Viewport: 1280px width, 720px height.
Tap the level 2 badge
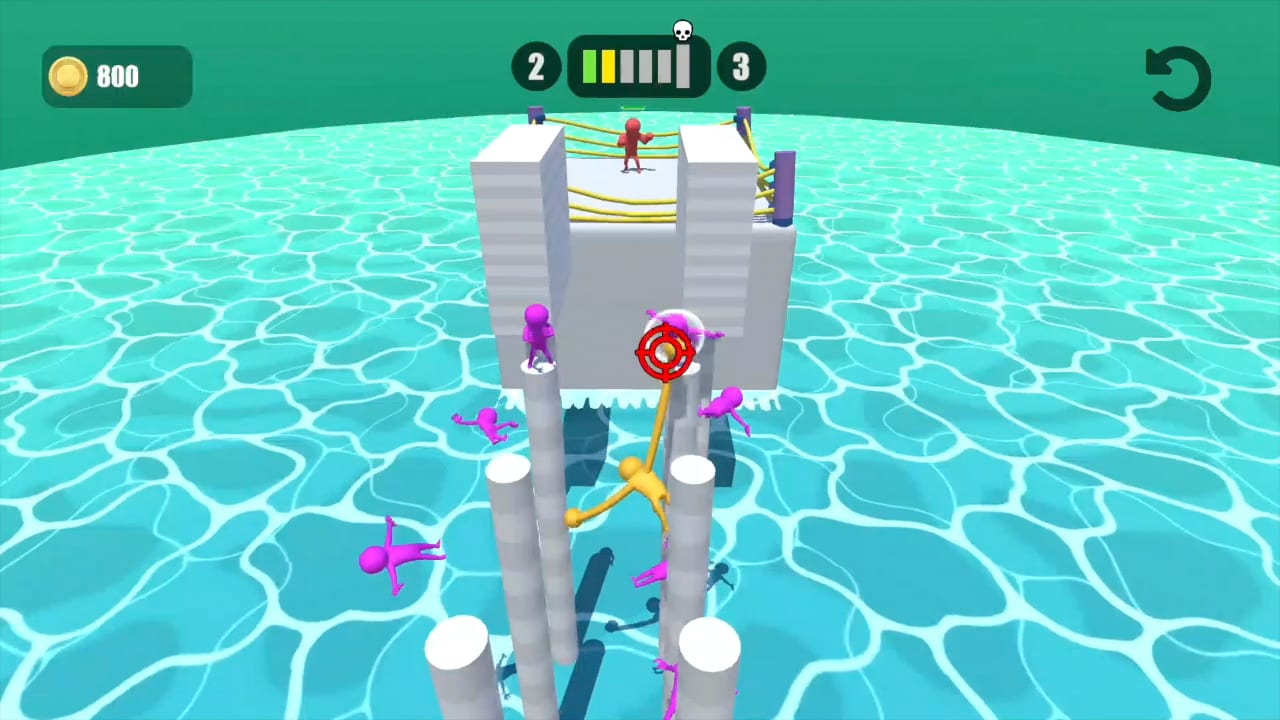coord(536,66)
